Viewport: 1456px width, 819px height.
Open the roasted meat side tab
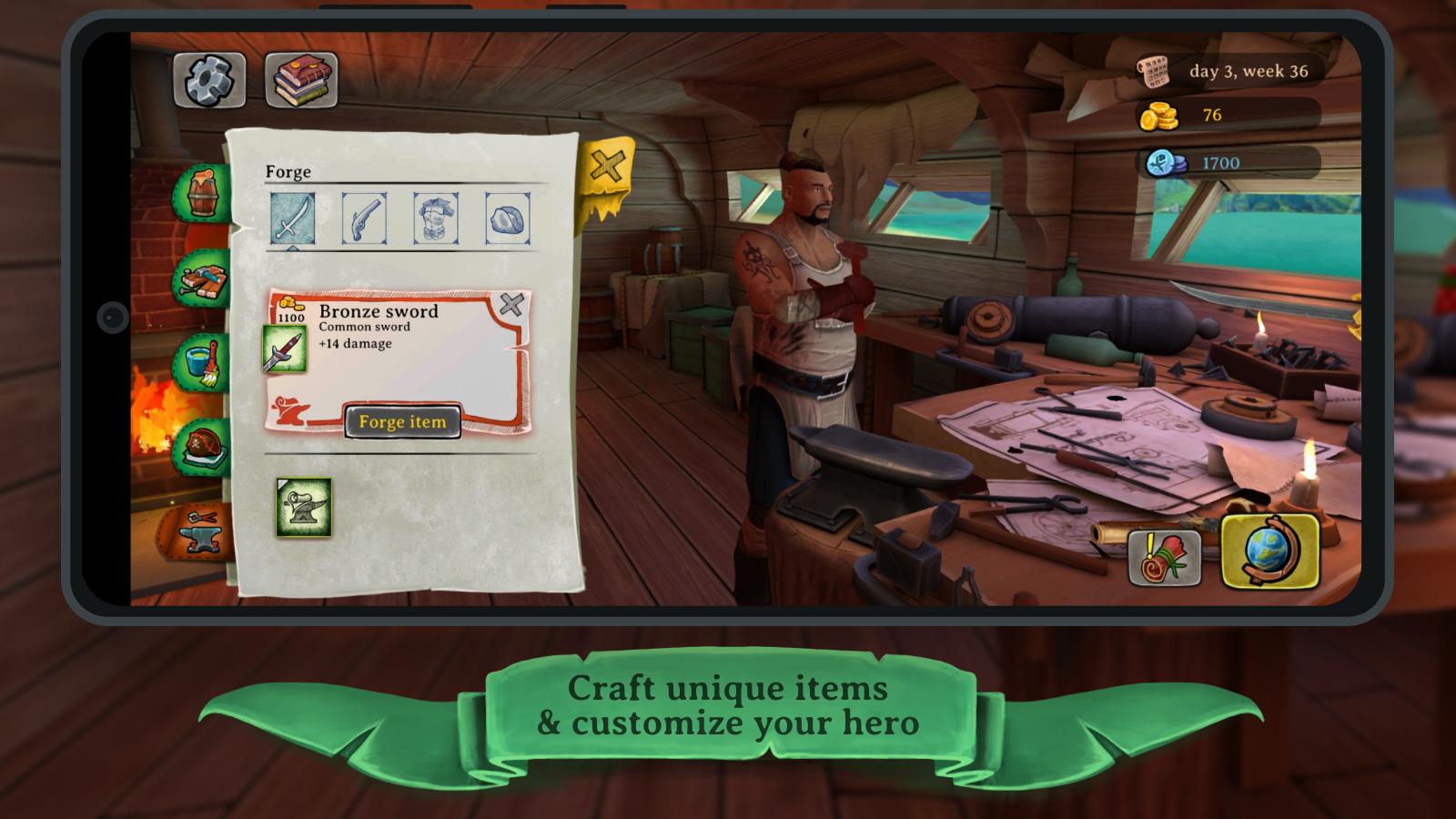(205, 447)
